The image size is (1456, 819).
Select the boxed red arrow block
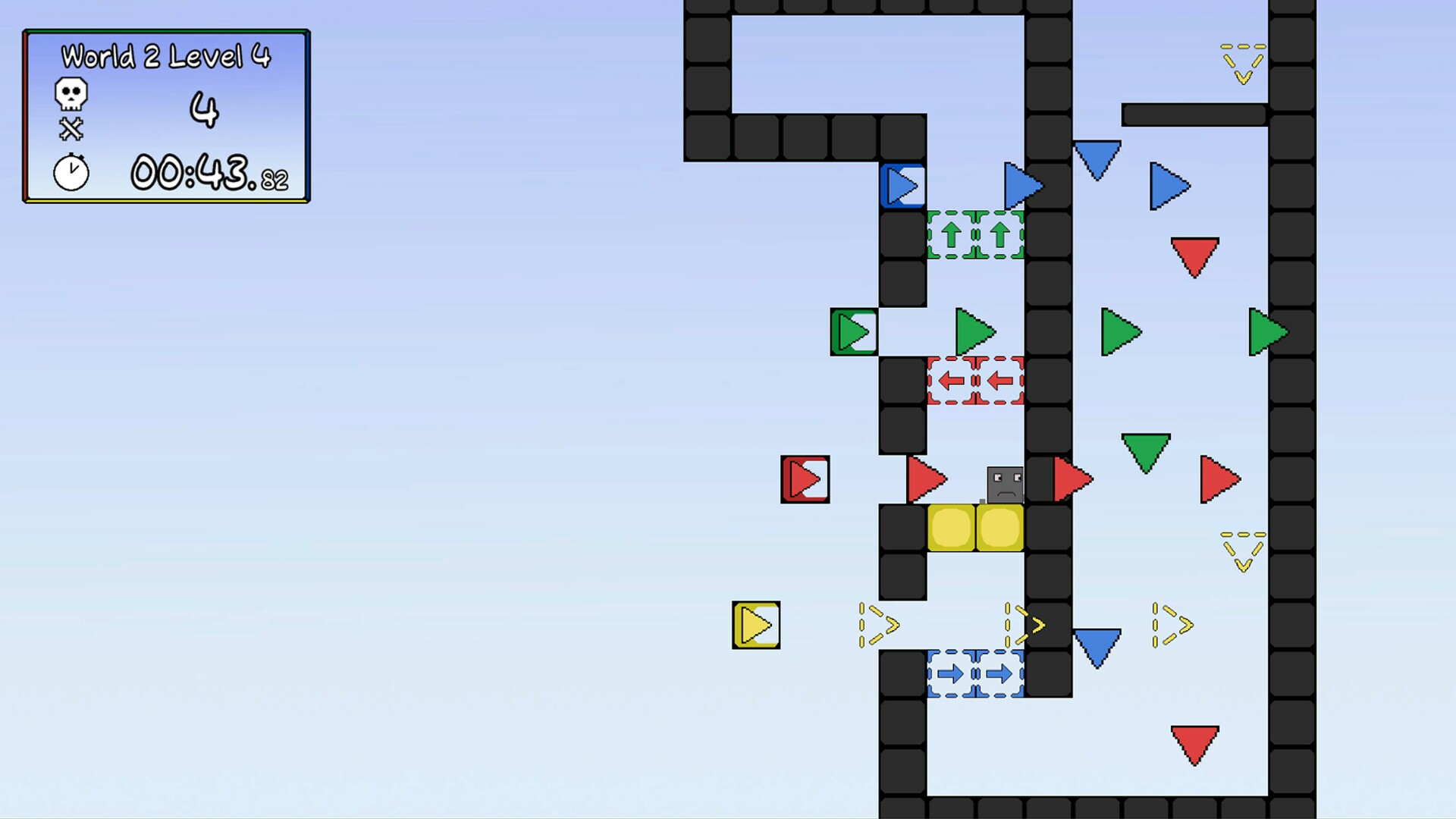point(805,478)
